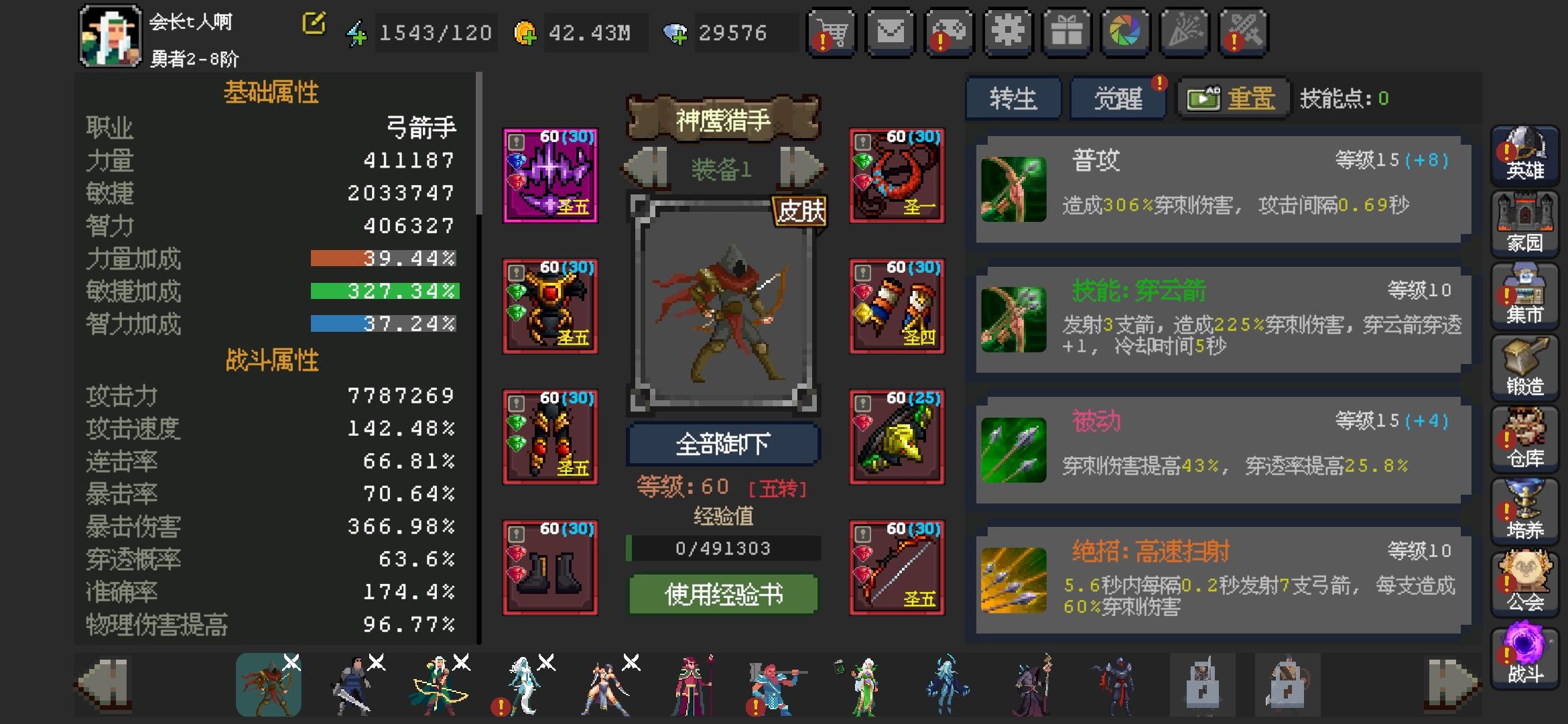
Task: Open the Warehouse (仓库) sidebar icon
Action: (x=1524, y=436)
